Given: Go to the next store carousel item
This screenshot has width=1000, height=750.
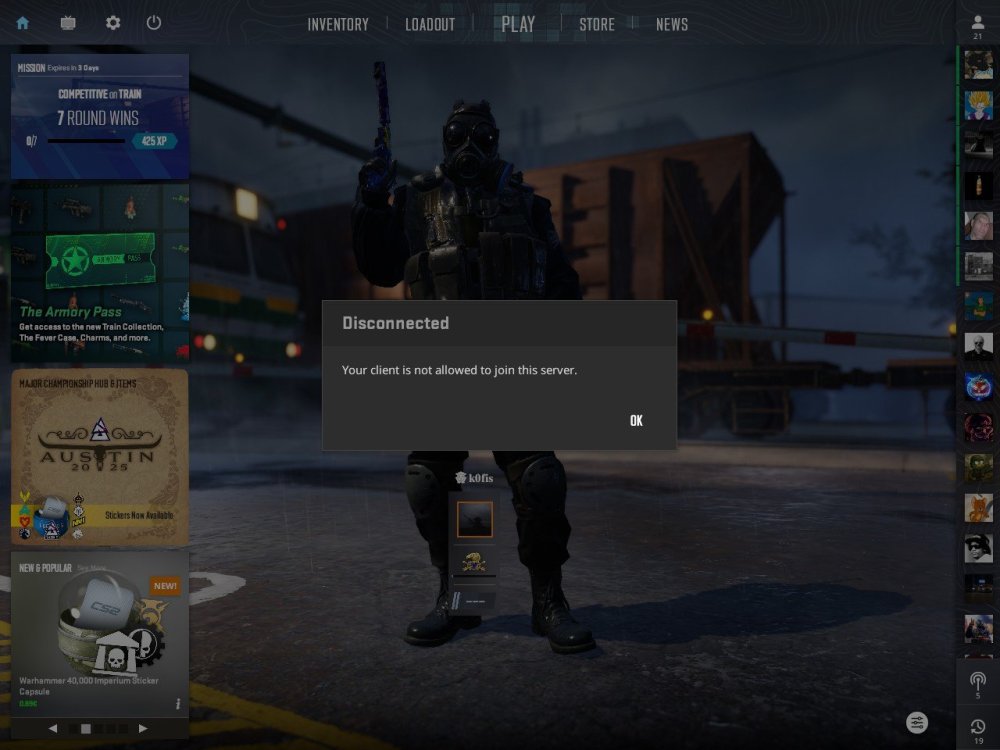Looking at the screenshot, I should pos(143,729).
